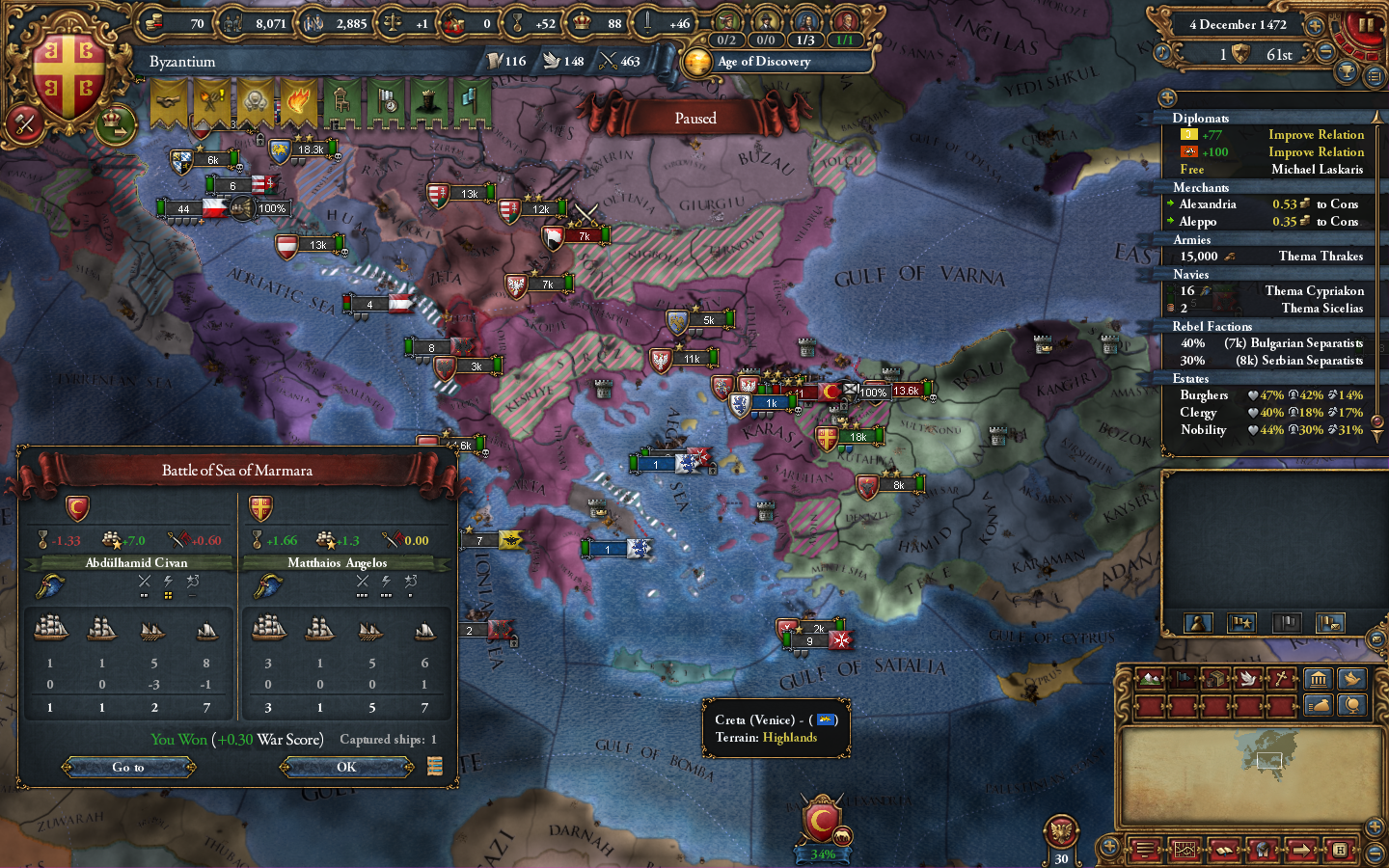Screen dimensions: 1389x868
Task: Collapse the outliner with its top arrow
Action: [1167, 96]
